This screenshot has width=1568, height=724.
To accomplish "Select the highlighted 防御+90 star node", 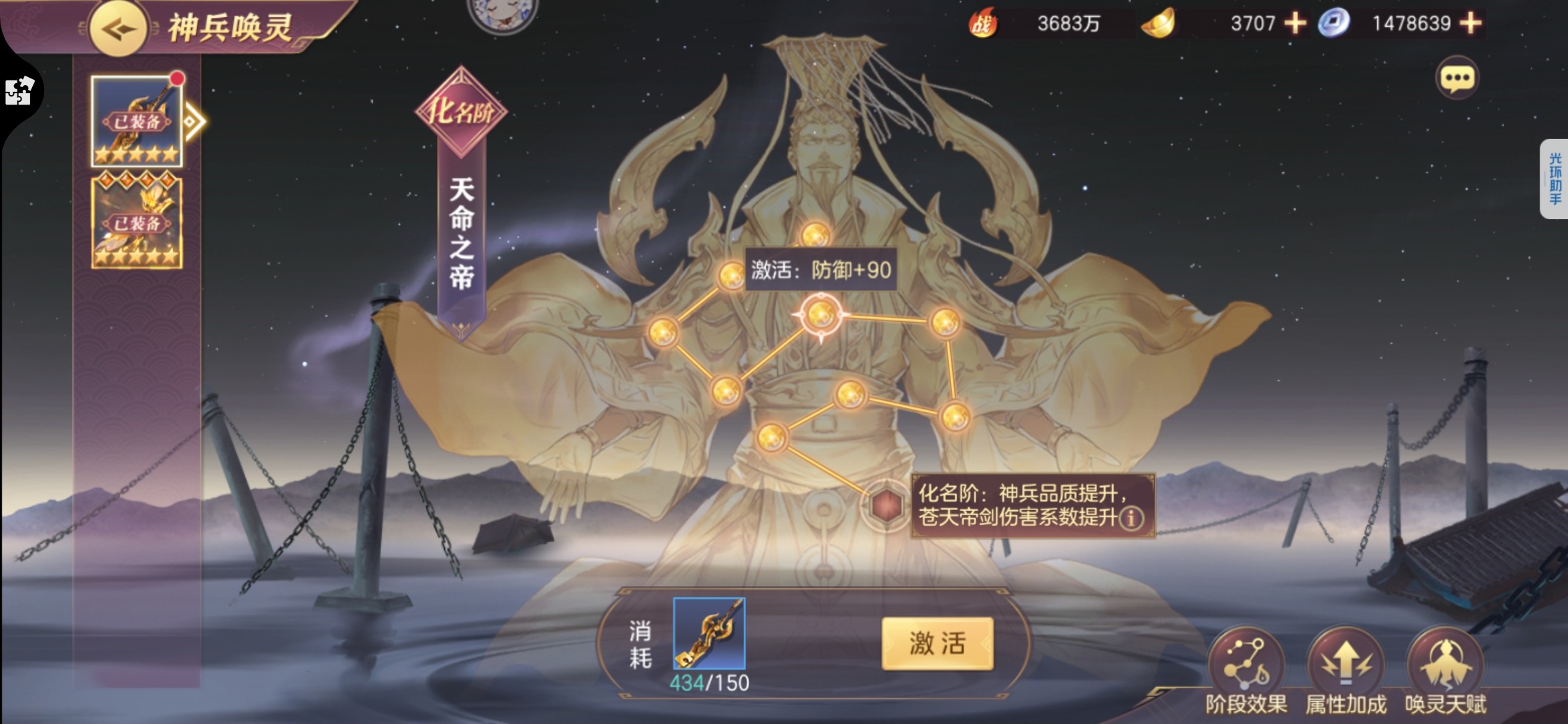I will click(x=821, y=314).
